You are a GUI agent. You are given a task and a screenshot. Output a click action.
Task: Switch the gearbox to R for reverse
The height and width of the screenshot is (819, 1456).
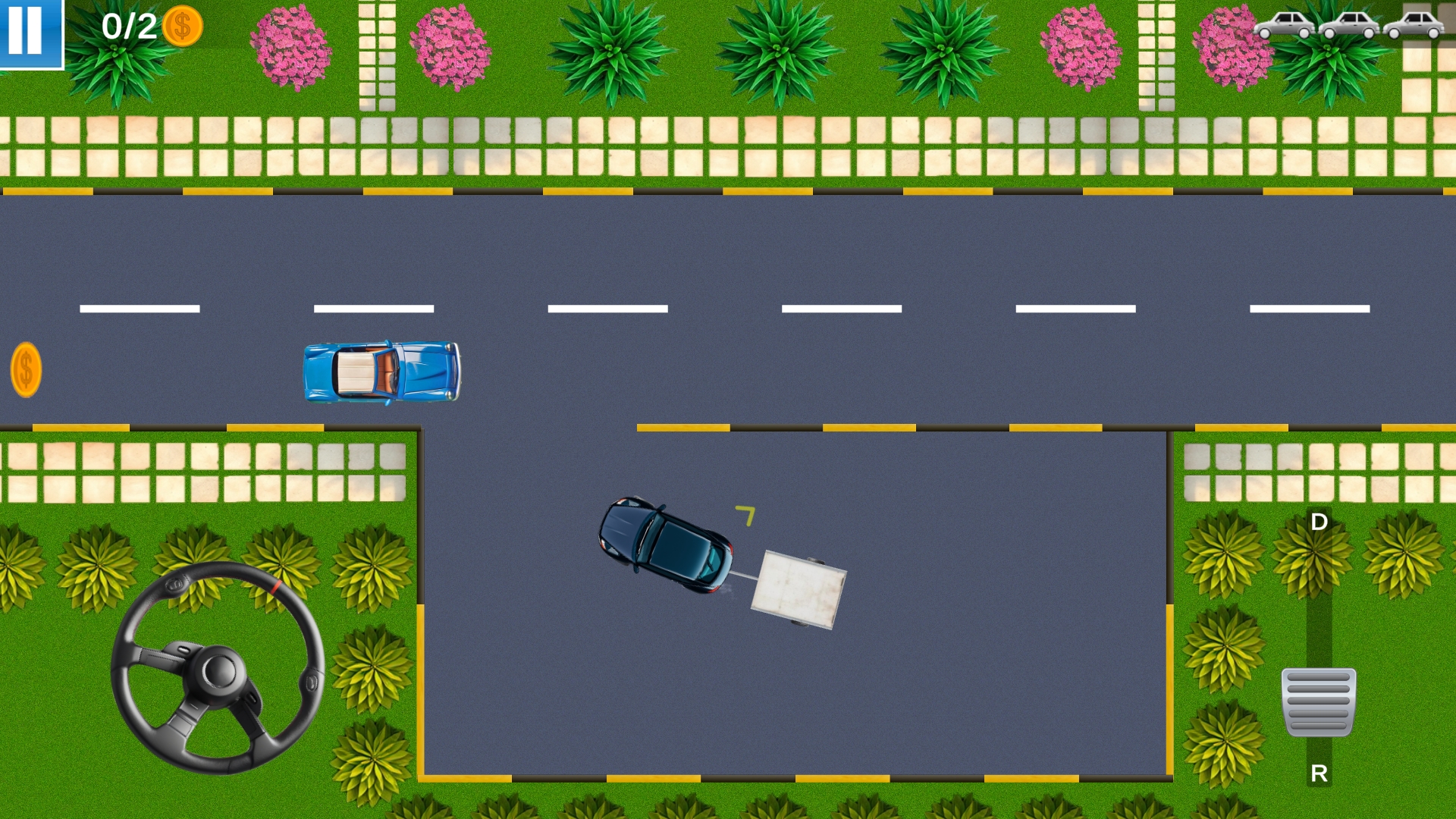(x=1319, y=774)
